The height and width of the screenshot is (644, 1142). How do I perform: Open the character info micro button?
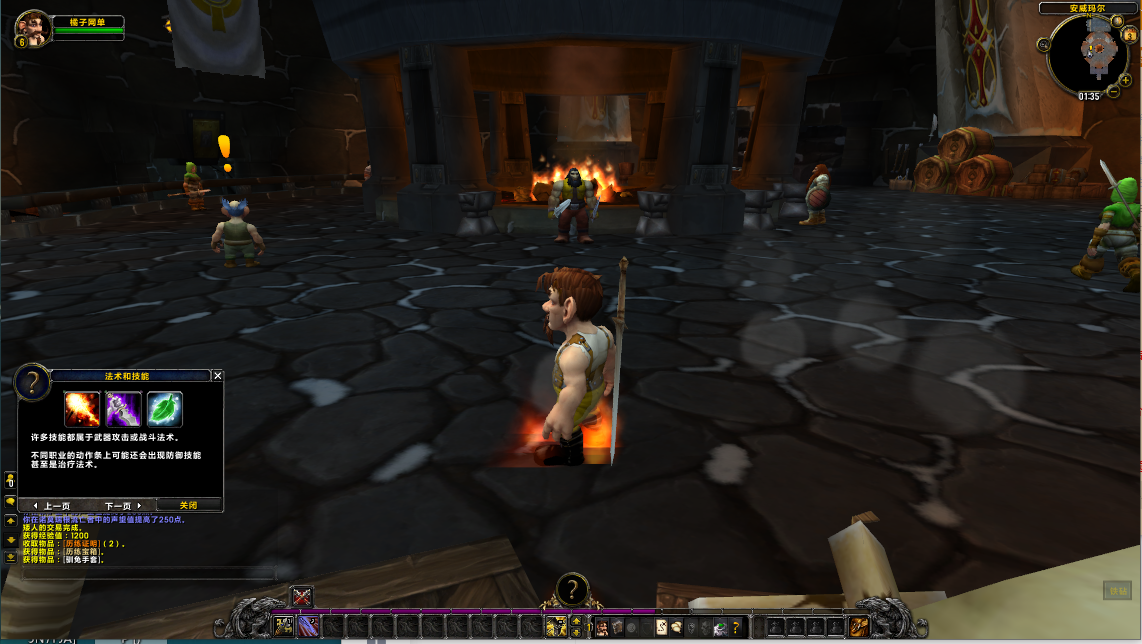(x=602, y=627)
